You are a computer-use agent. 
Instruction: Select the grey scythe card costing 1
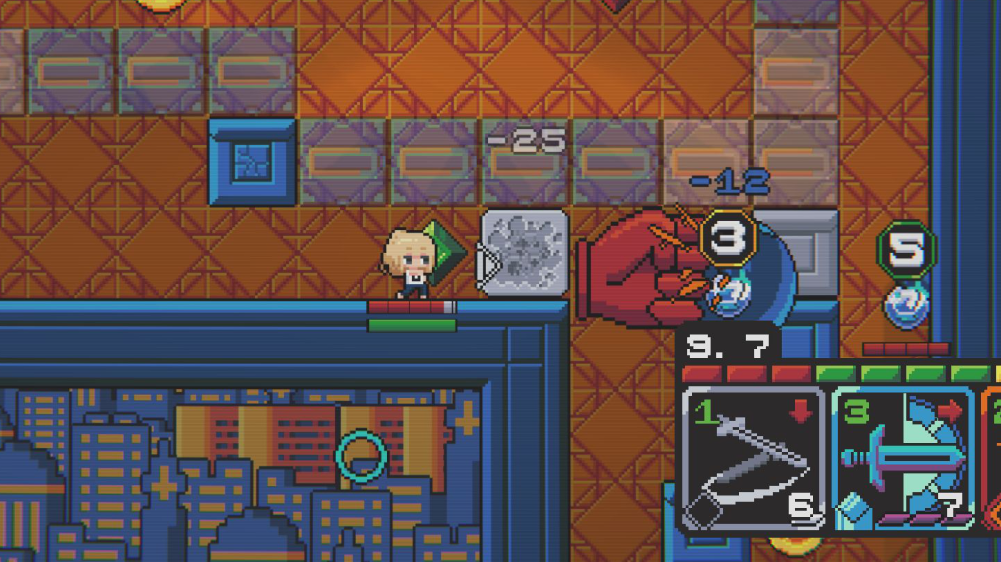(x=753, y=458)
